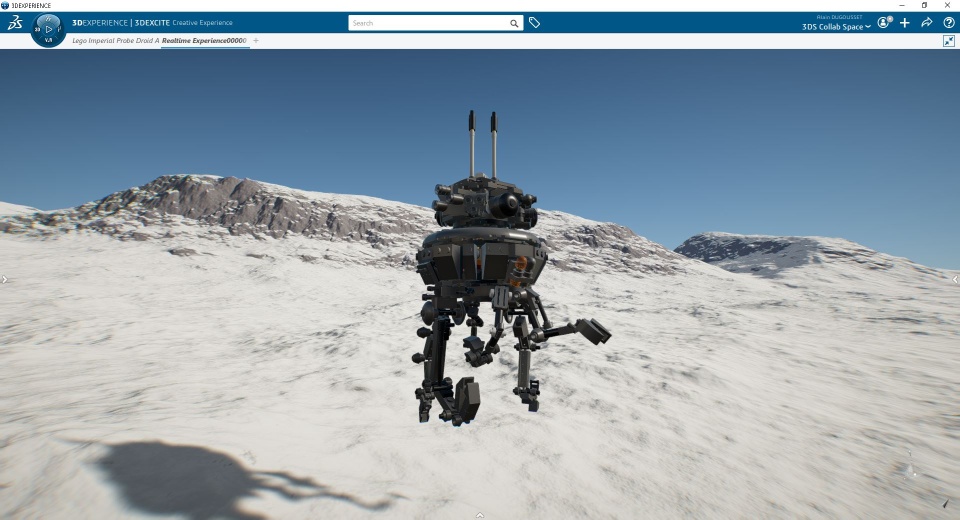This screenshot has width=960, height=520.
Task: Open the compass play button
Action: 49,29
